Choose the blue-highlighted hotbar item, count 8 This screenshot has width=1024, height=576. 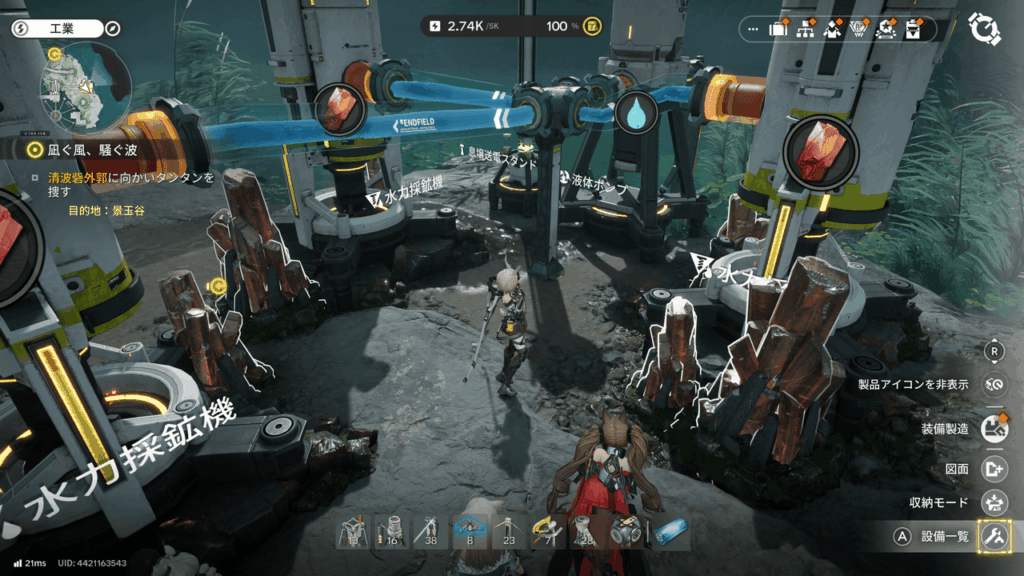point(469,531)
